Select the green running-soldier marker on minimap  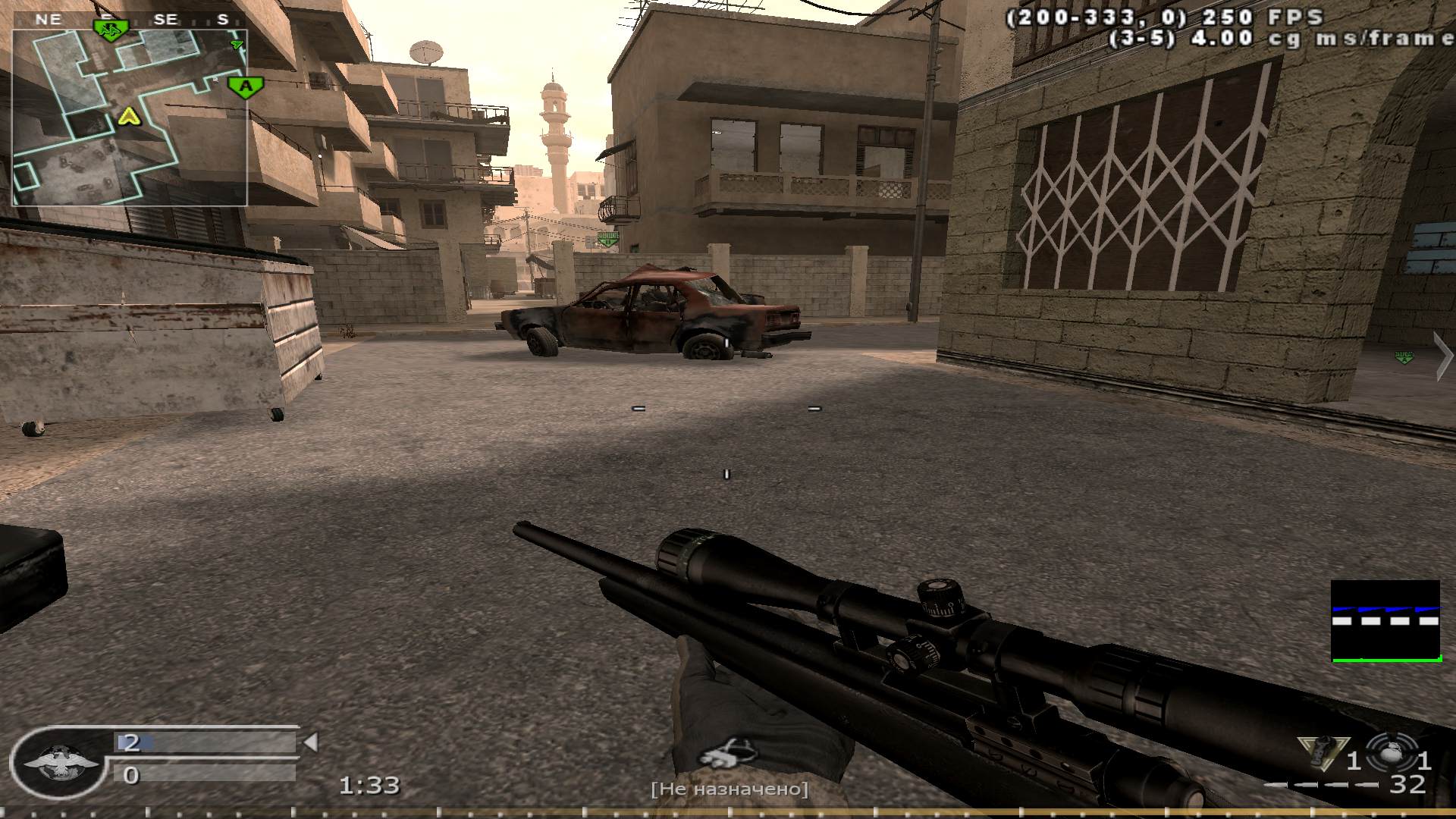[x=111, y=29]
